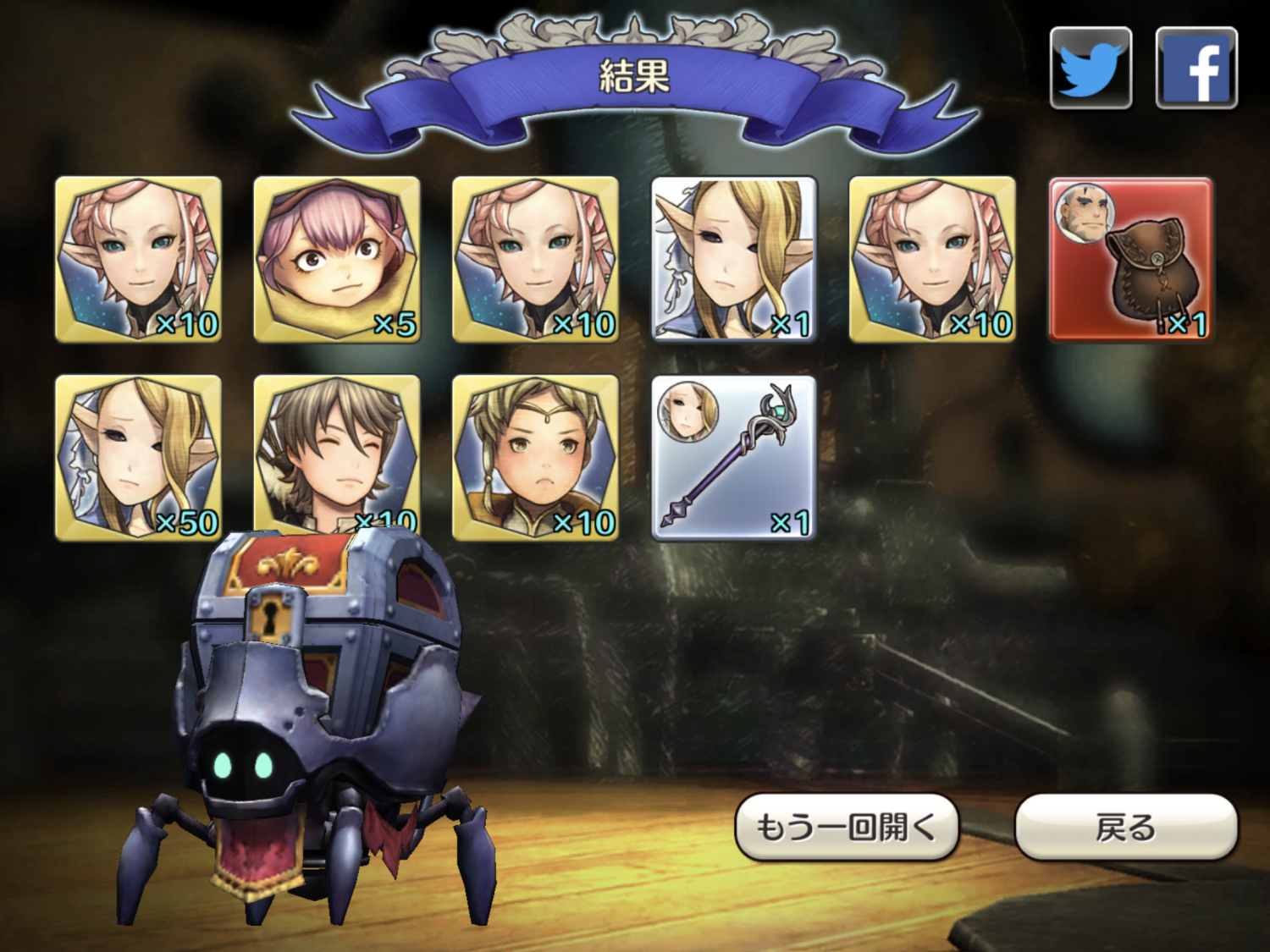The width and height of the screenshot is (1270, 952).
Task: Click the Facebook share icon
Action: click(1197, 68)
